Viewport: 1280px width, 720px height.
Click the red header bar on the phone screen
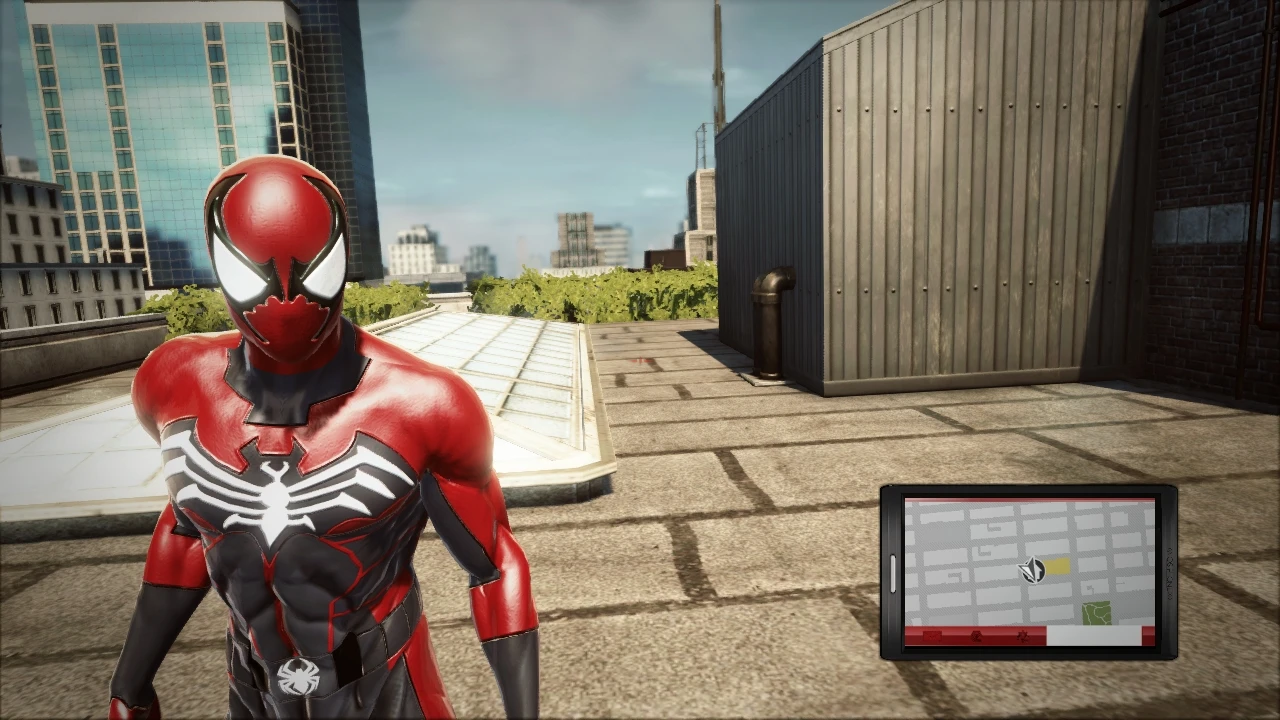point(1030,500)
